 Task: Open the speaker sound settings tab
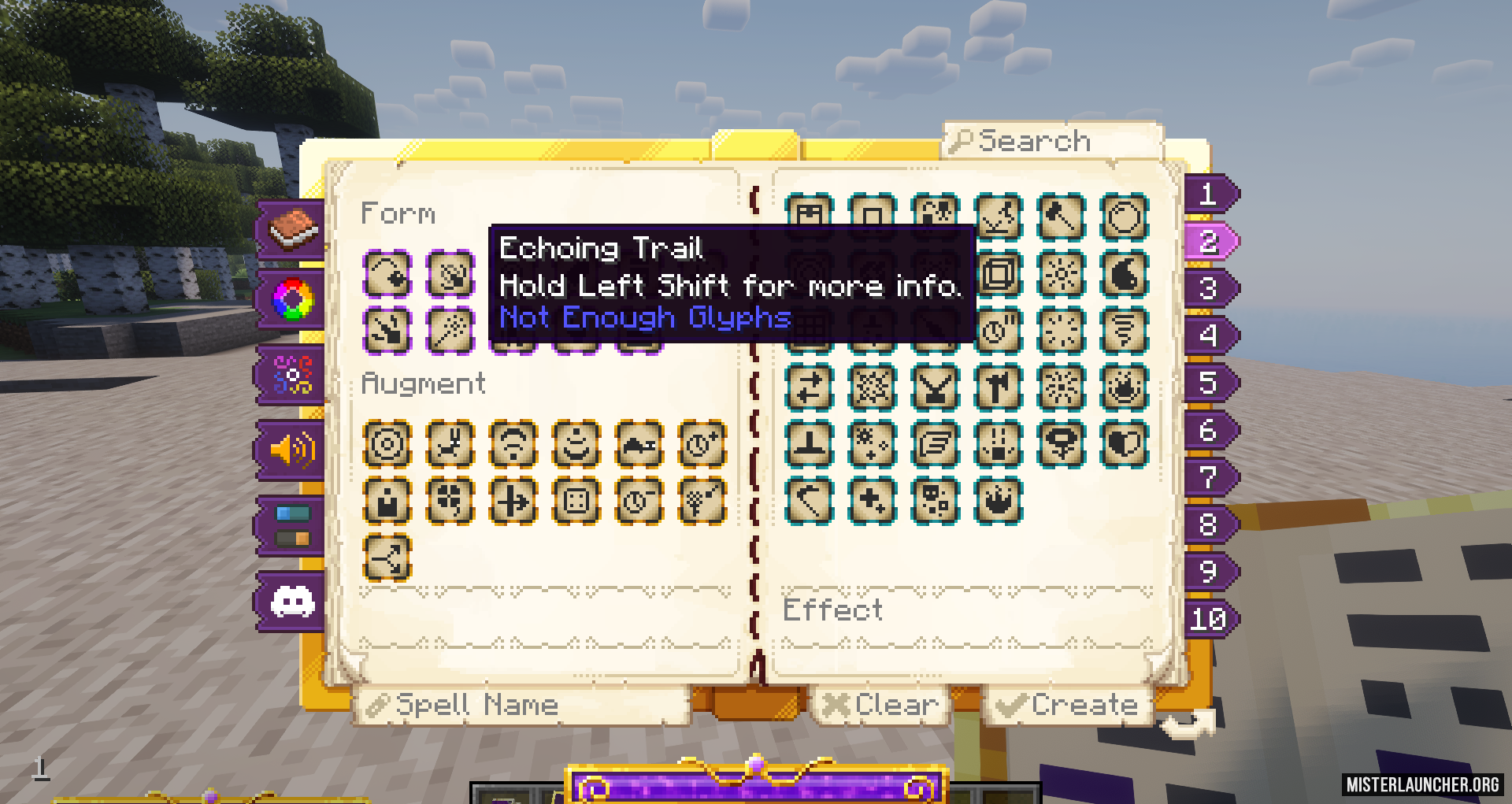pos(292,450)
